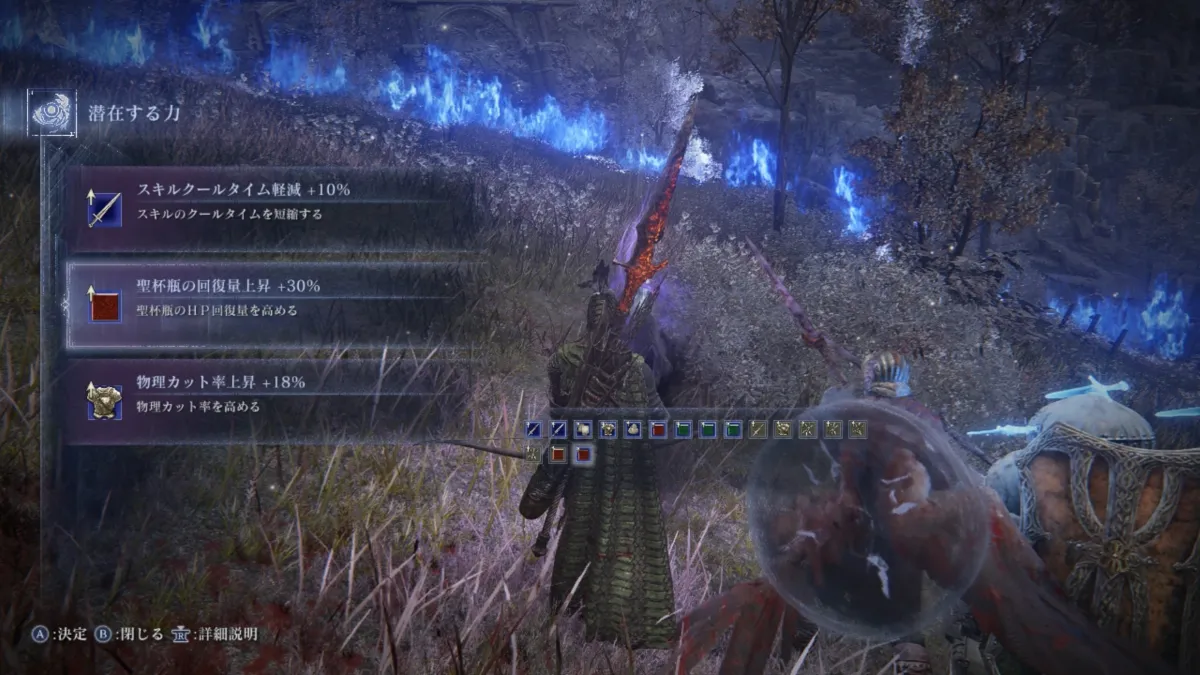Click the glowing red buff icon
This screenshot has width=1200, height=675.
(x=583, y=455)
